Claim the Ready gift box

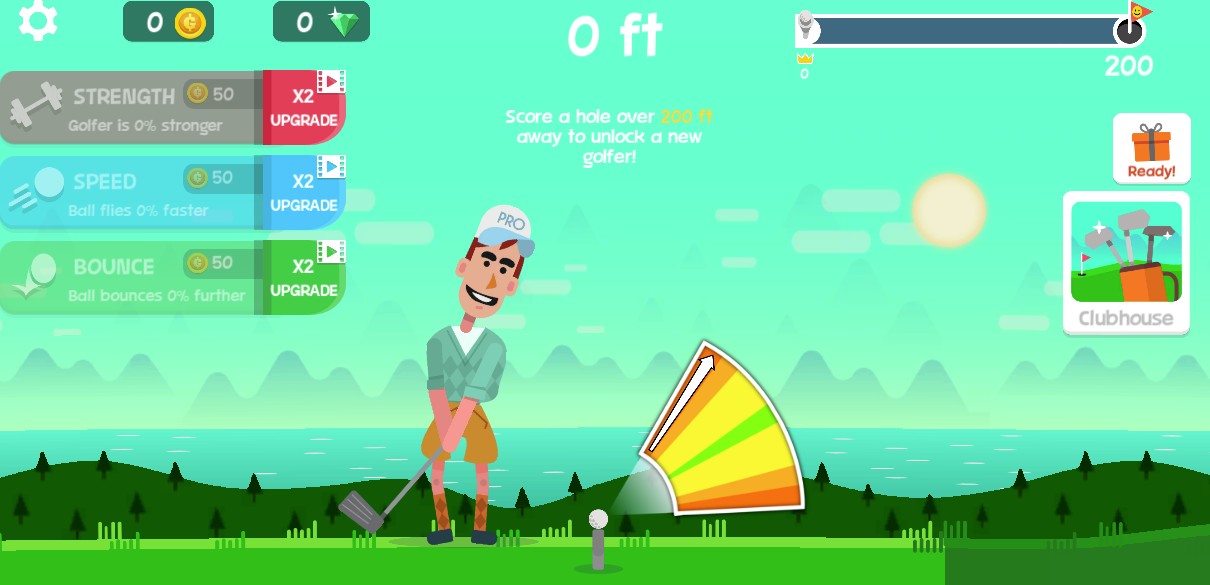[1151, 149]
